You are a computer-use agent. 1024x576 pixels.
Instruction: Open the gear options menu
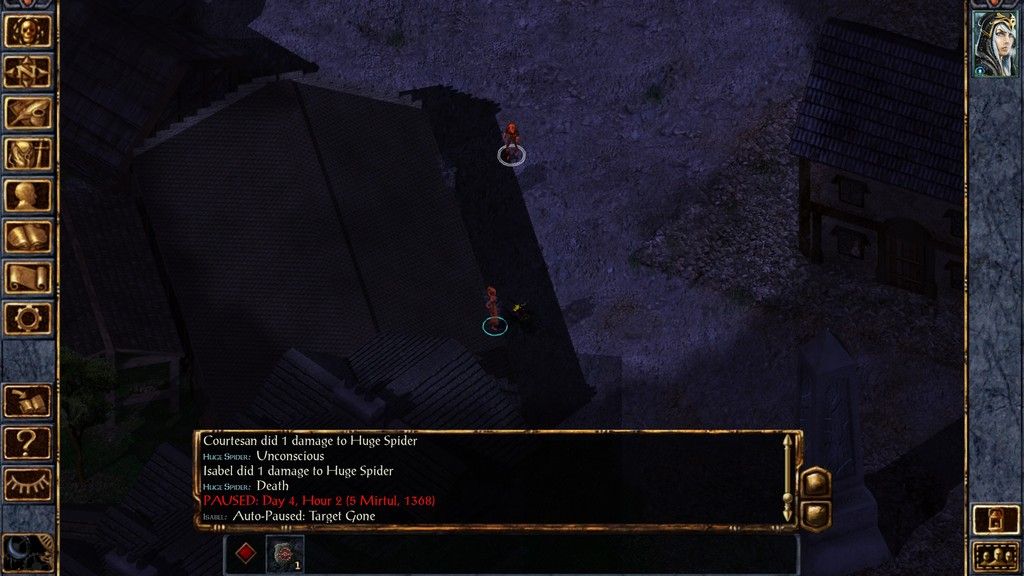point(27,318)
